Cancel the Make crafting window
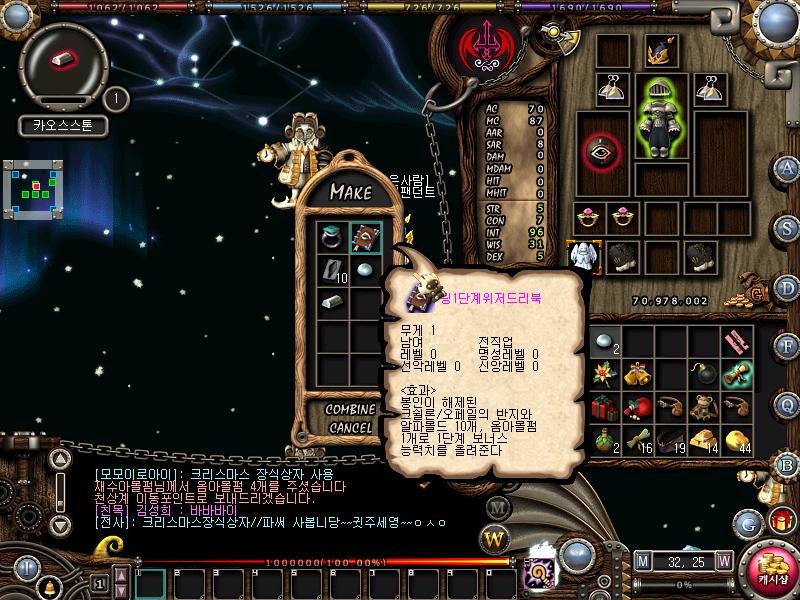800x600 pixels. pyautogui.click(x=350, y=428)
